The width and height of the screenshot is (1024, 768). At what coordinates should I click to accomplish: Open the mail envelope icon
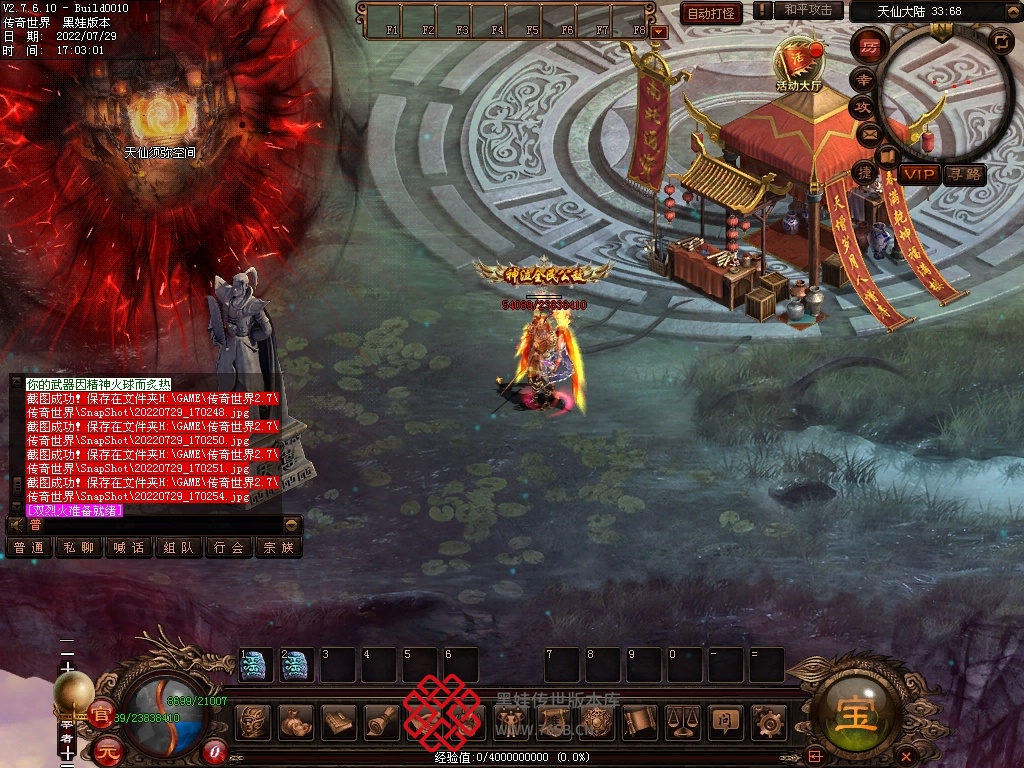869,133
